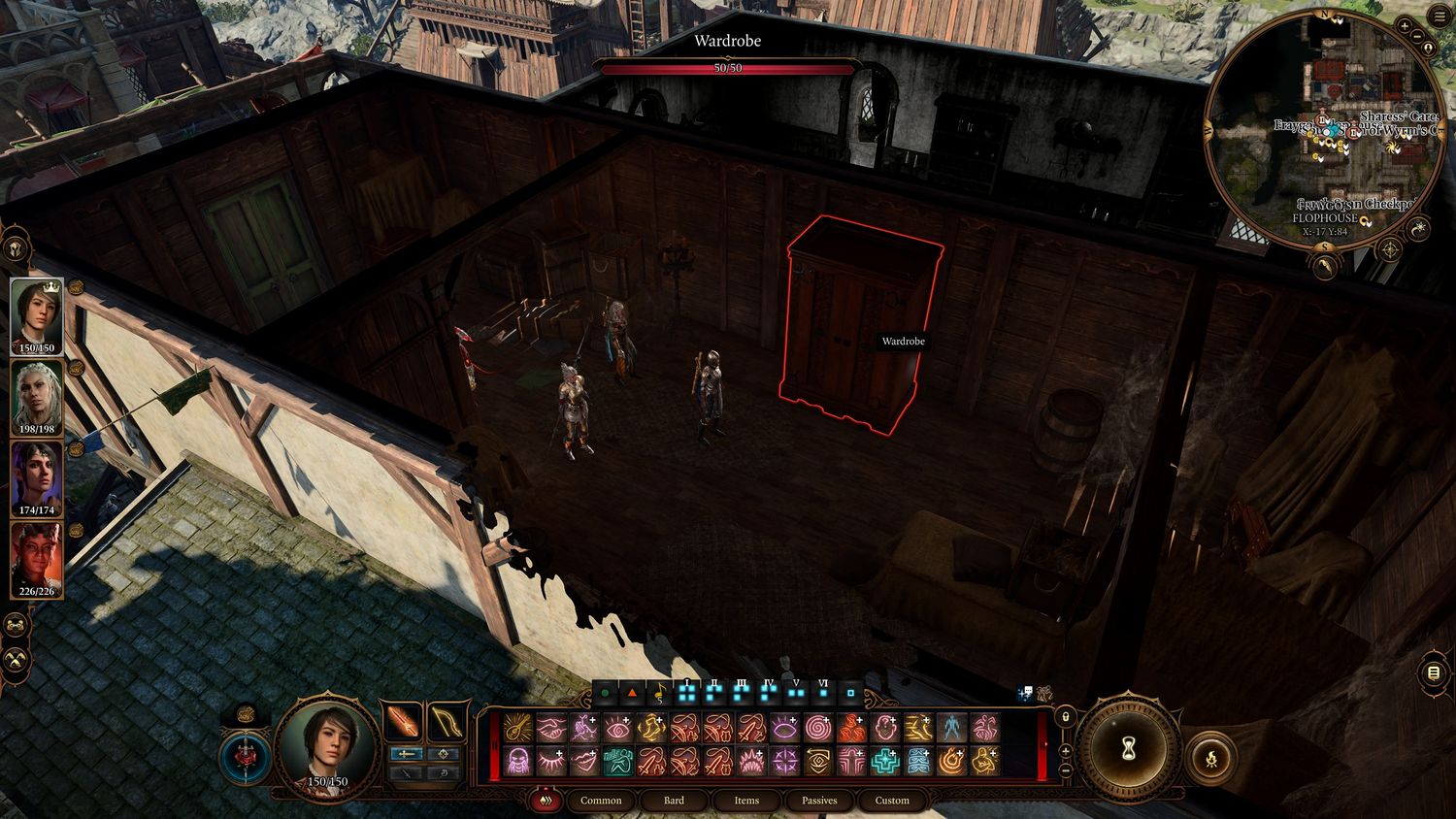Viewport: 1456px width, 819px height.
Task: Select the melee weapon slot
Action: pos(402,722)
